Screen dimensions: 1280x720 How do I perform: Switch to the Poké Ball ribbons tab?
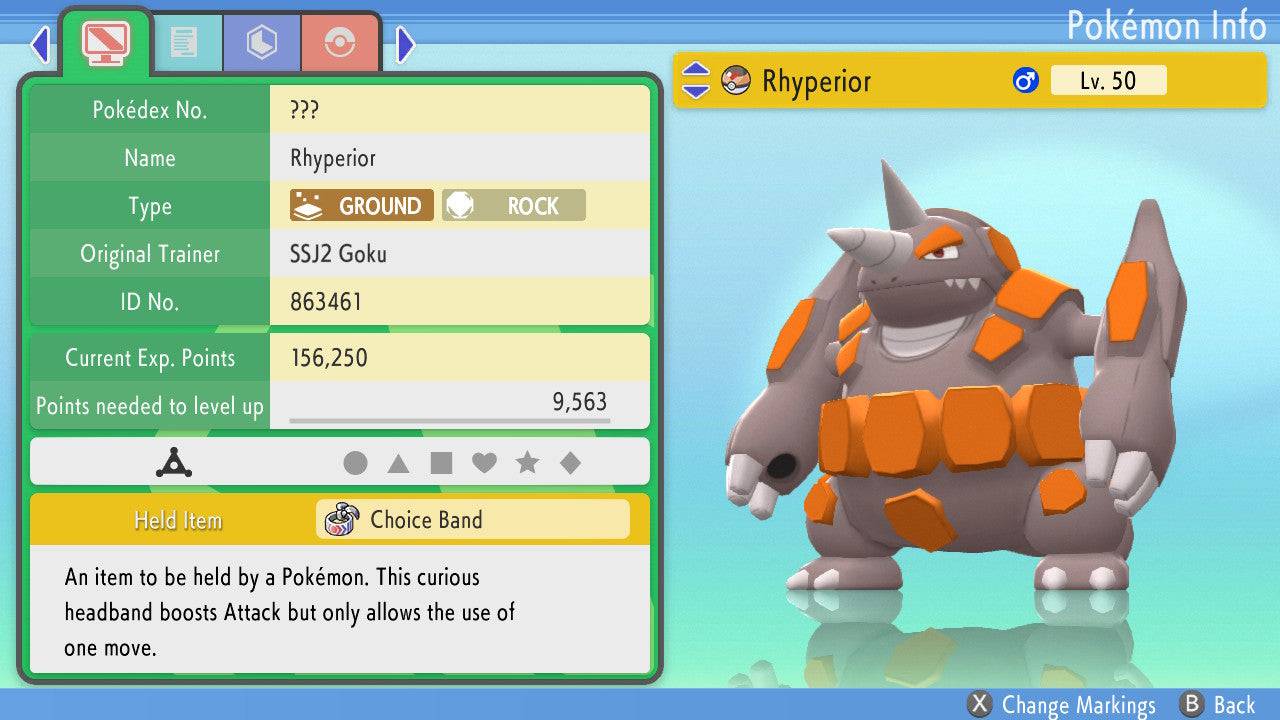[x=340, y=42]
